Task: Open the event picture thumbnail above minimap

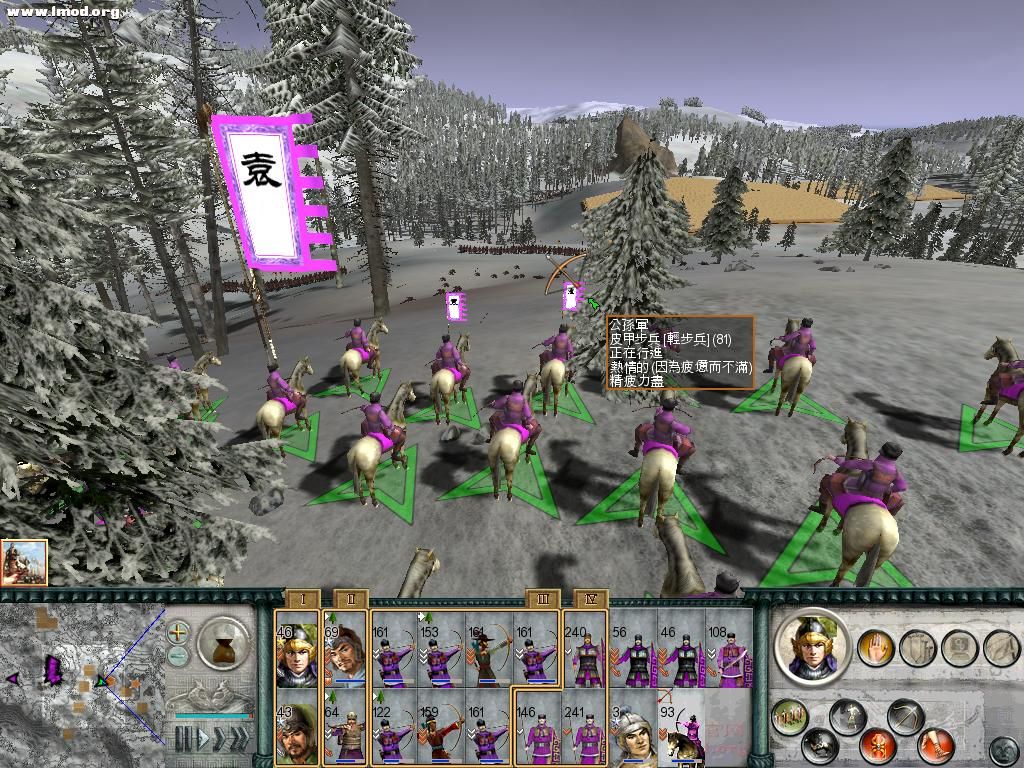Action: [x=24, y=562]
